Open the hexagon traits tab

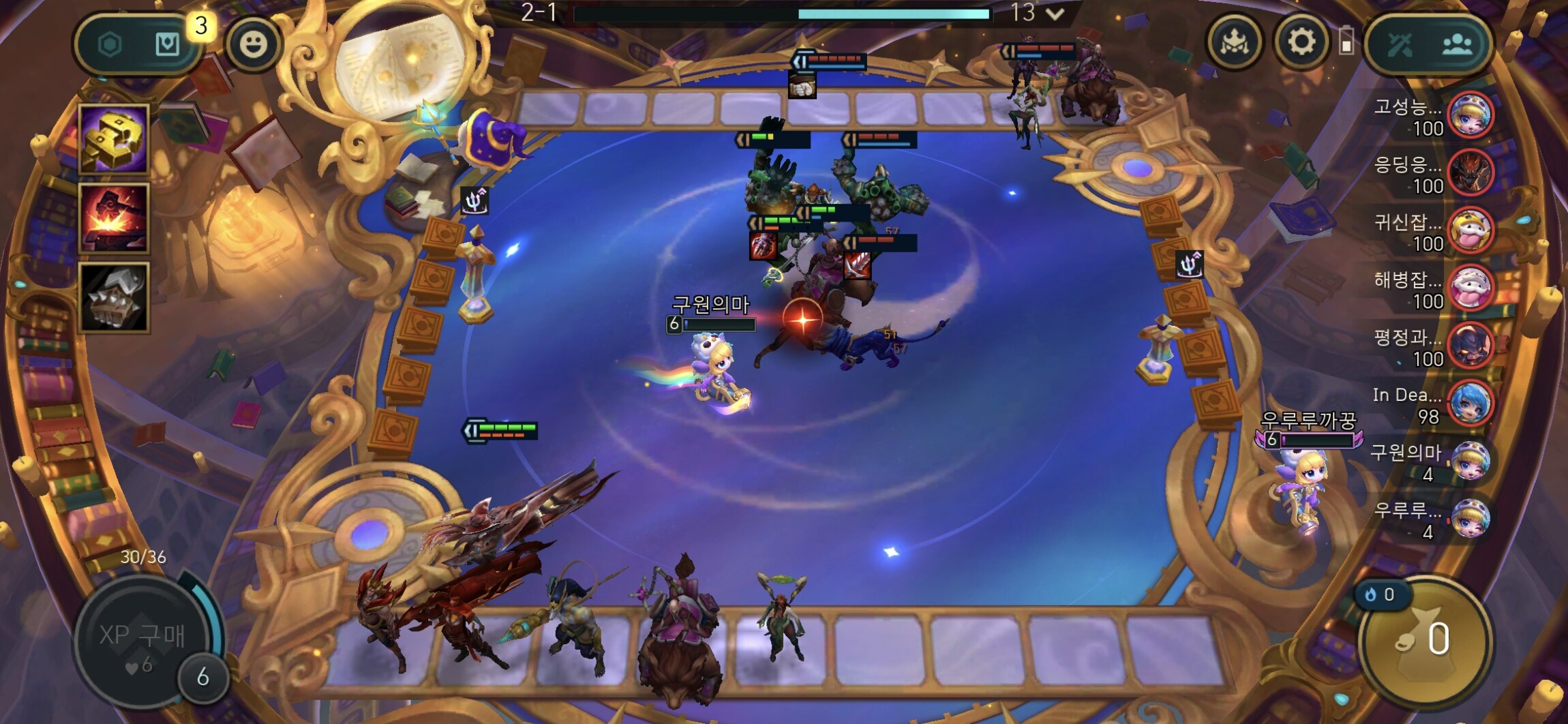tap(110, 45)
